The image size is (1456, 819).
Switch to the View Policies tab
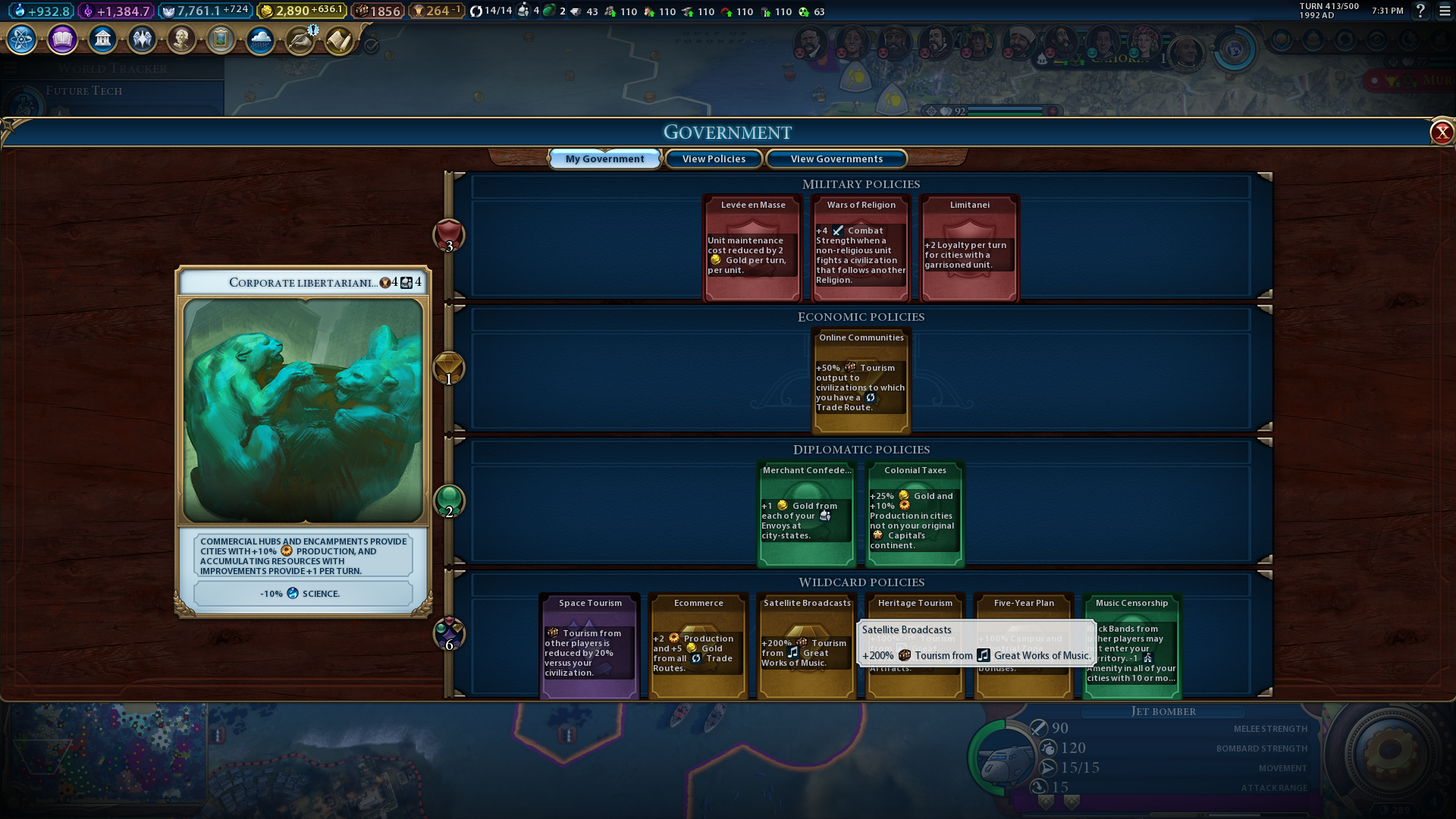pyautogui.click(x=714, y=159)
